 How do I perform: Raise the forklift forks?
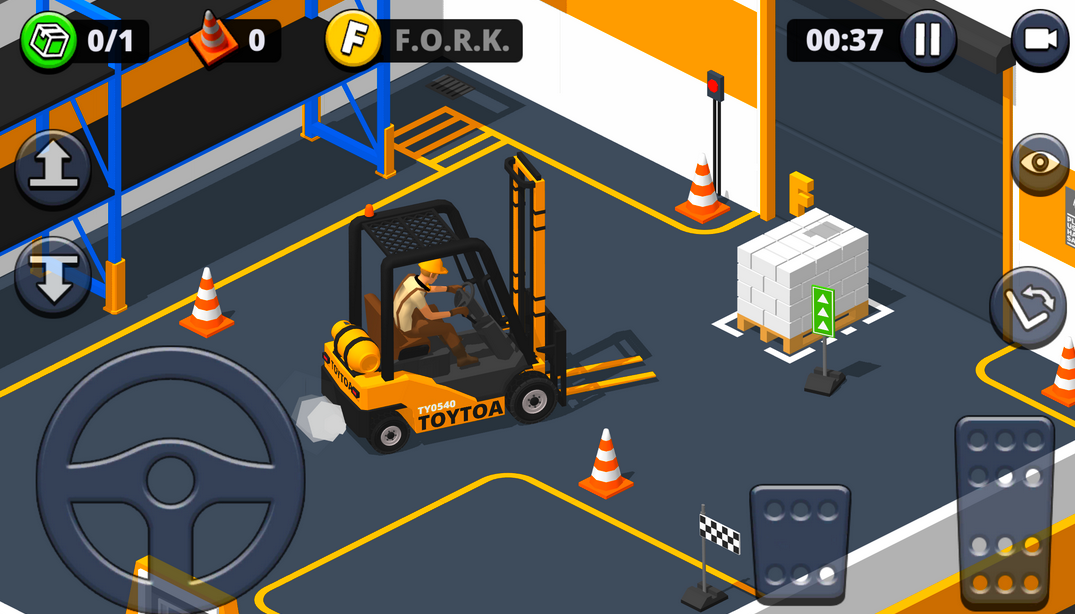click(x=53, y=169)
